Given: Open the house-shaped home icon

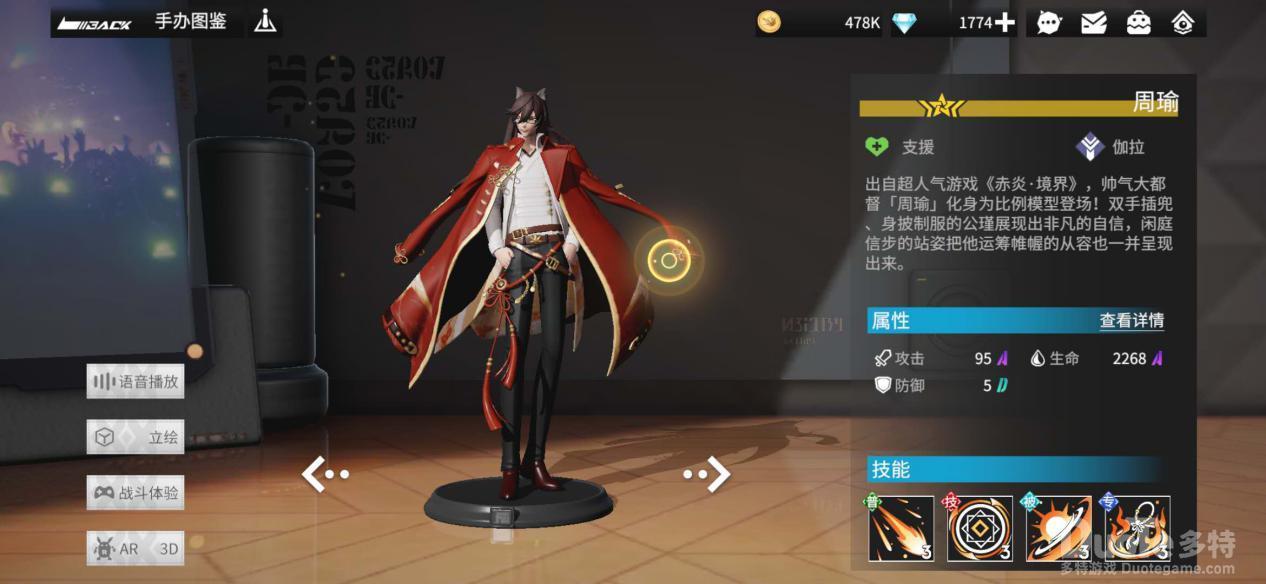Looking at the screenshot, I should 1183,22.
